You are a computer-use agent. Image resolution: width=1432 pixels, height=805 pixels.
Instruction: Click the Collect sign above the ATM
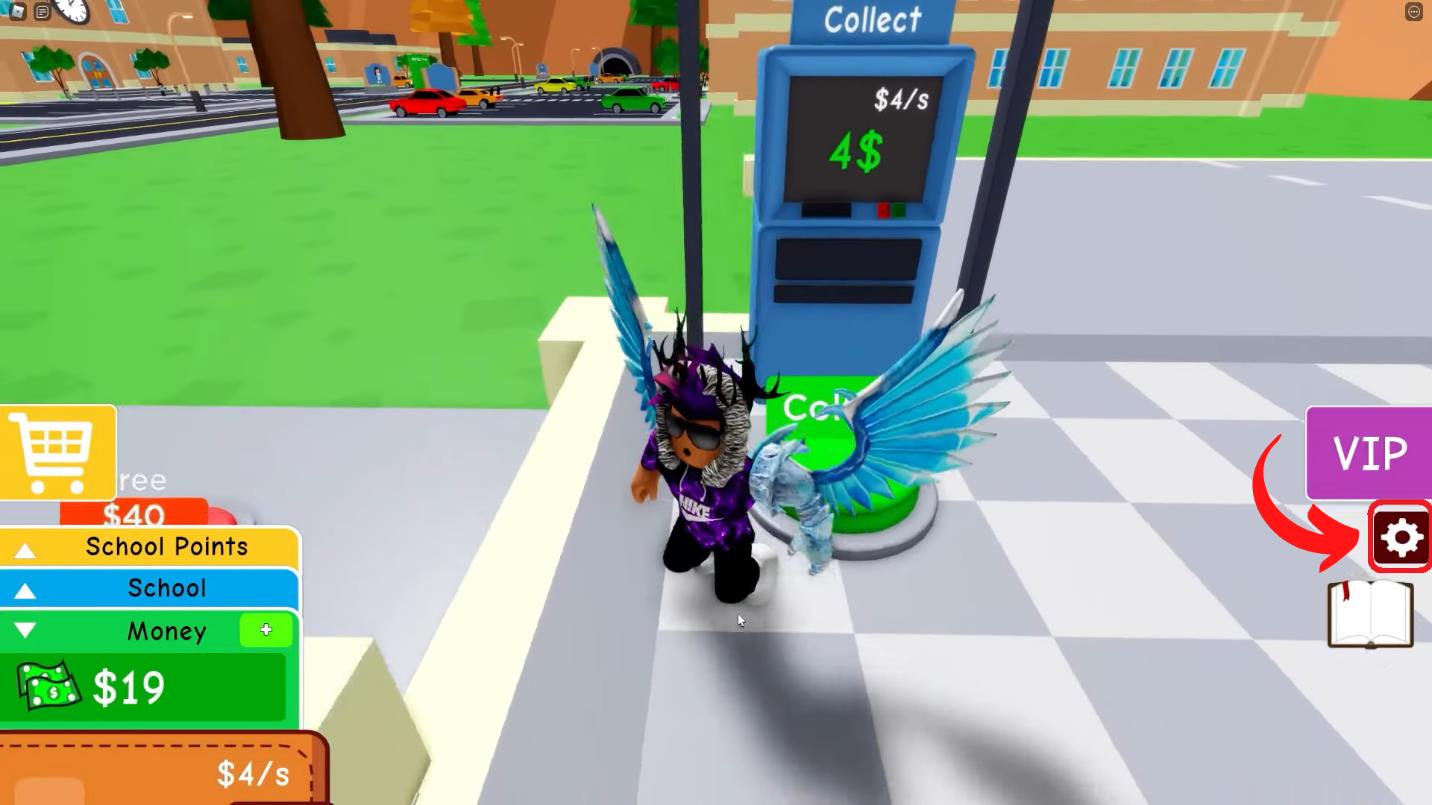[872, 20]
